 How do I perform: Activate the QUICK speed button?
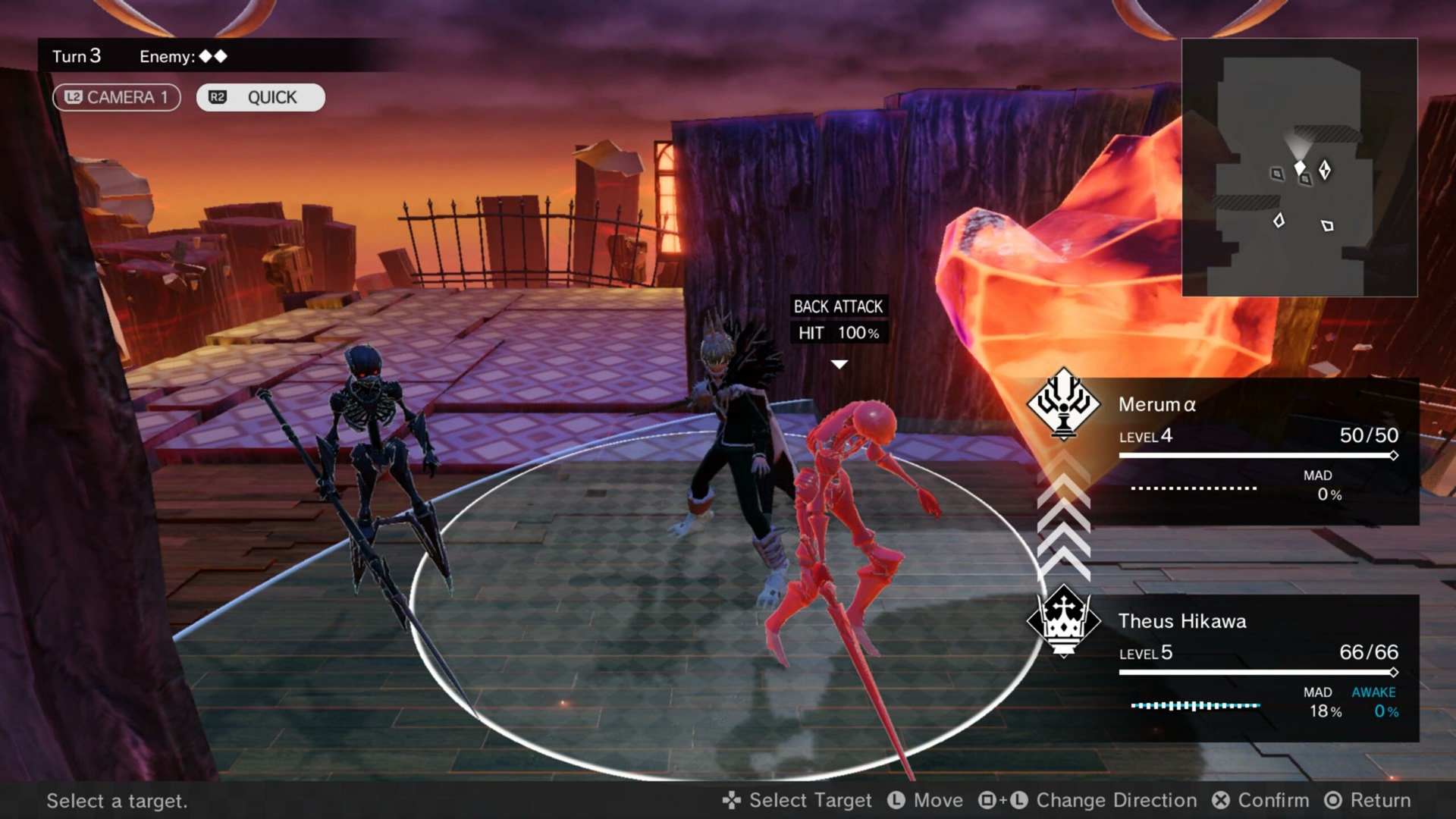pos(260,97)
